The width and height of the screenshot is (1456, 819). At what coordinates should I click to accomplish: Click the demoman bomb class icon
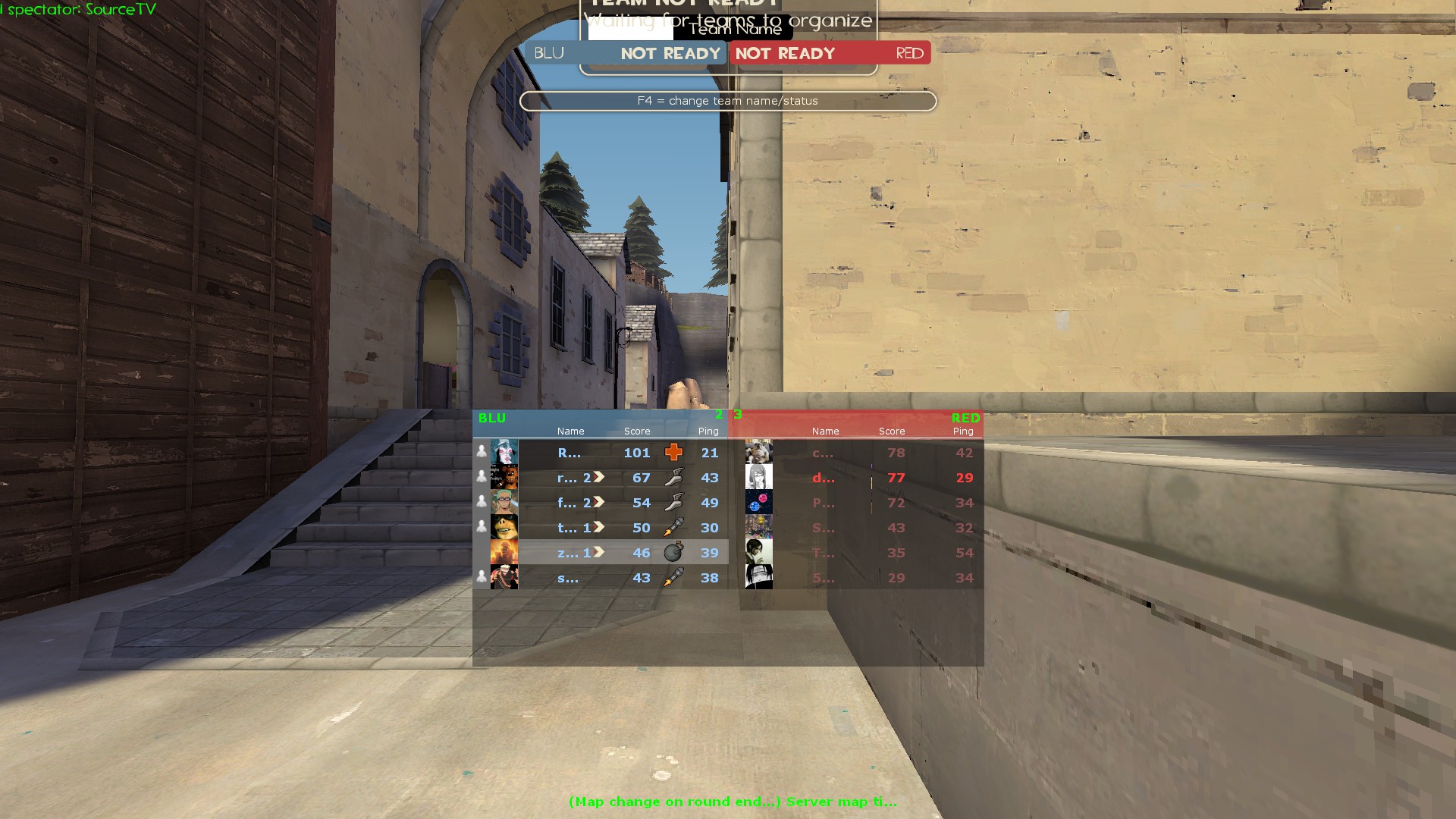point(673,552)
